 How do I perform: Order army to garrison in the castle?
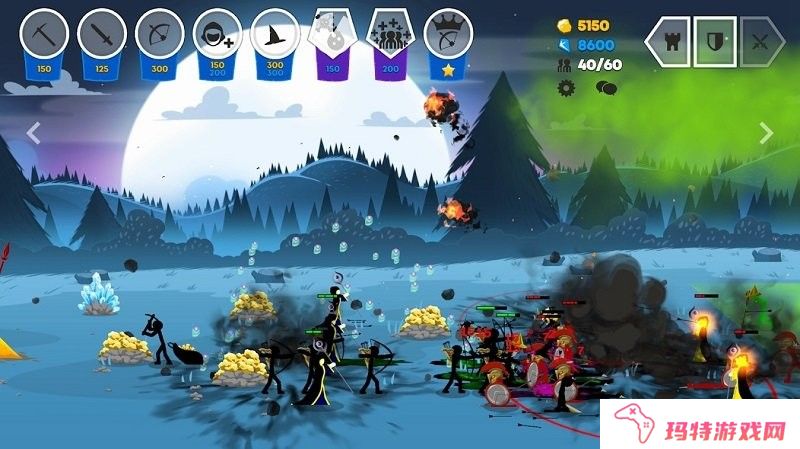coord(668,42)
